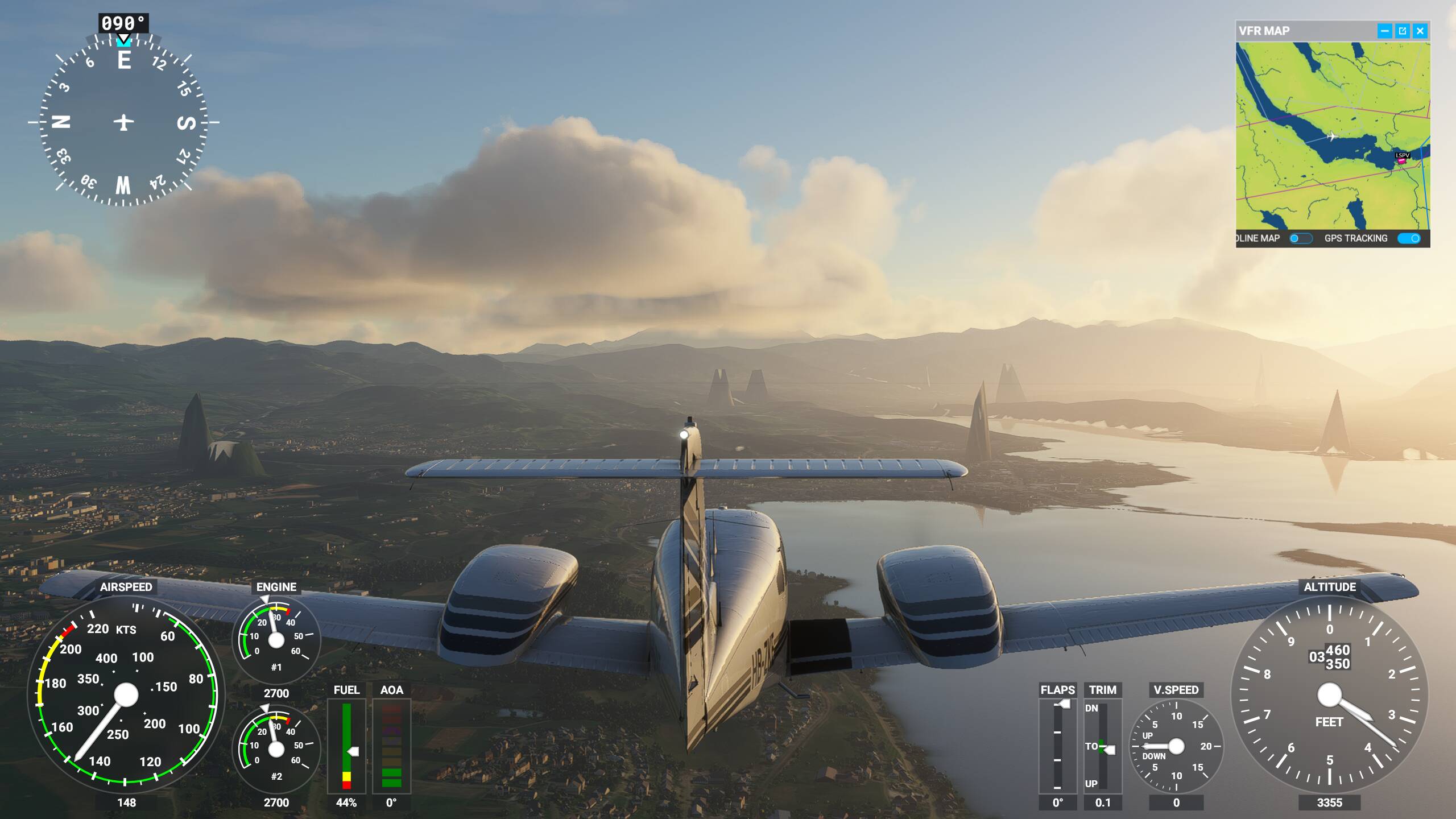Minimize the VFR Map window
The width and height of the screenshot is (1456, 819).
[1385, 31]
